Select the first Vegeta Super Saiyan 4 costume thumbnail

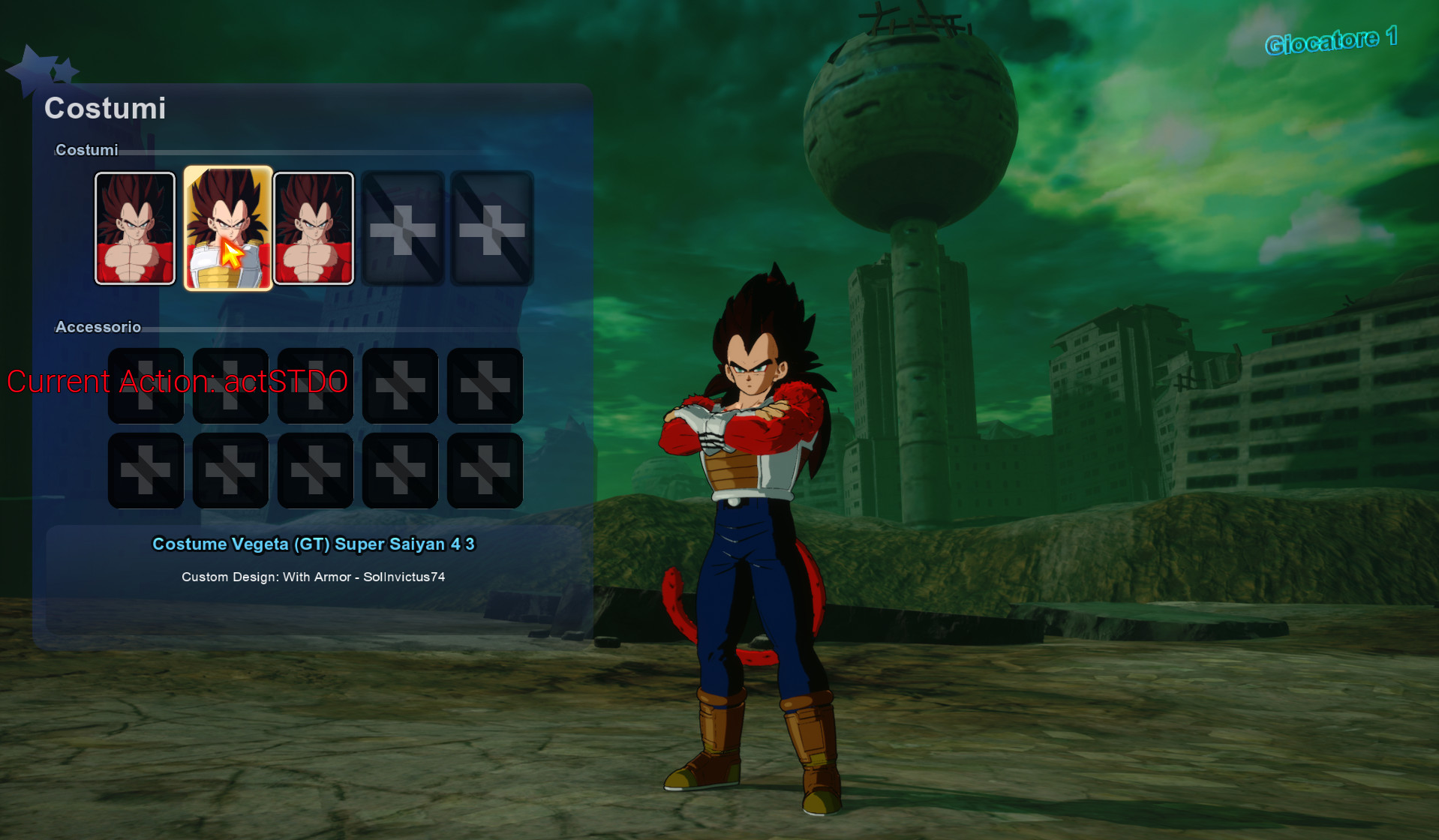coord(135,227)
